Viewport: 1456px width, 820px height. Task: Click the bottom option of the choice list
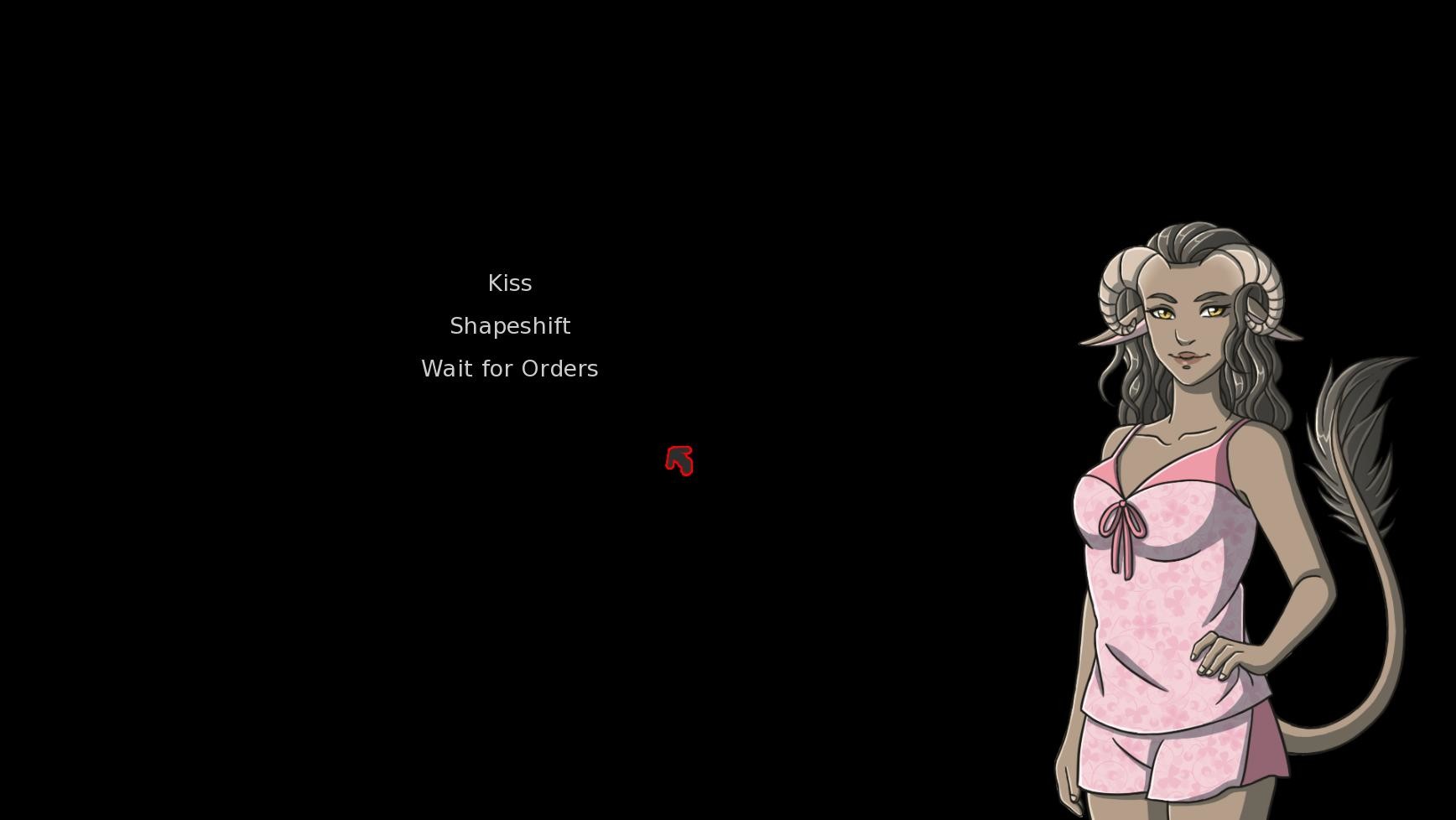[x=509, y=368]
